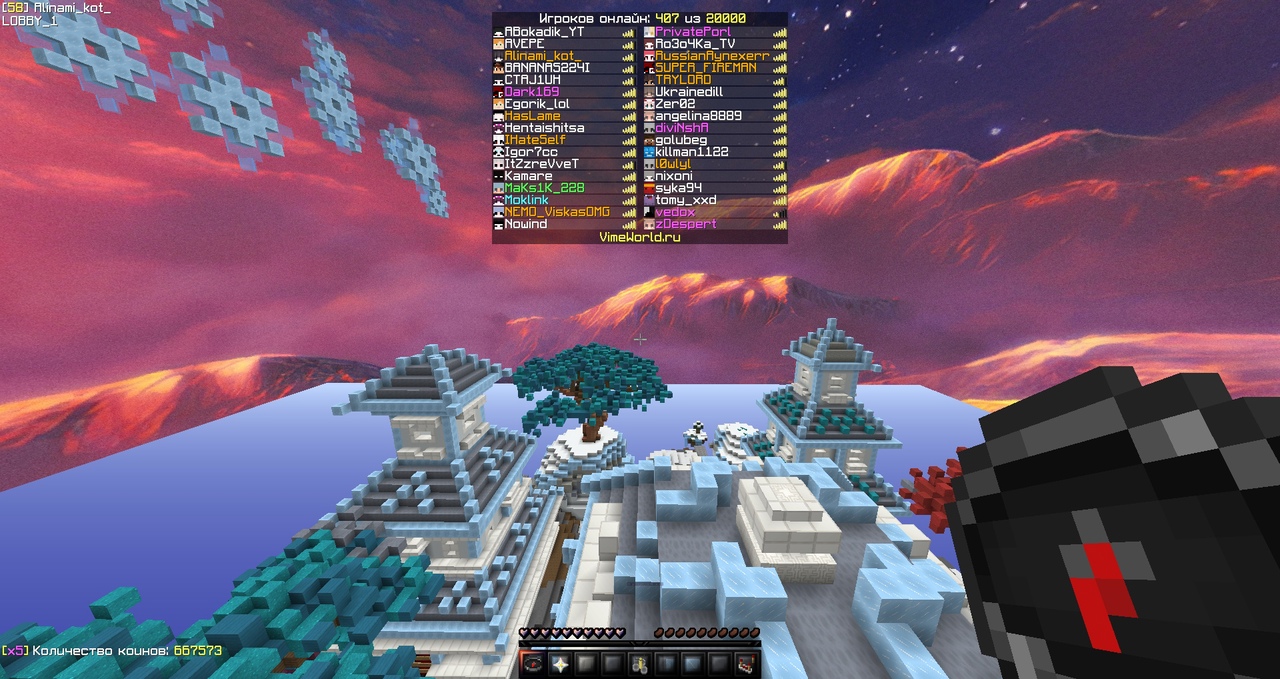Select the compass hotbar slot
The width and height of the screenshot is (1280, 679).
(532, 663)
